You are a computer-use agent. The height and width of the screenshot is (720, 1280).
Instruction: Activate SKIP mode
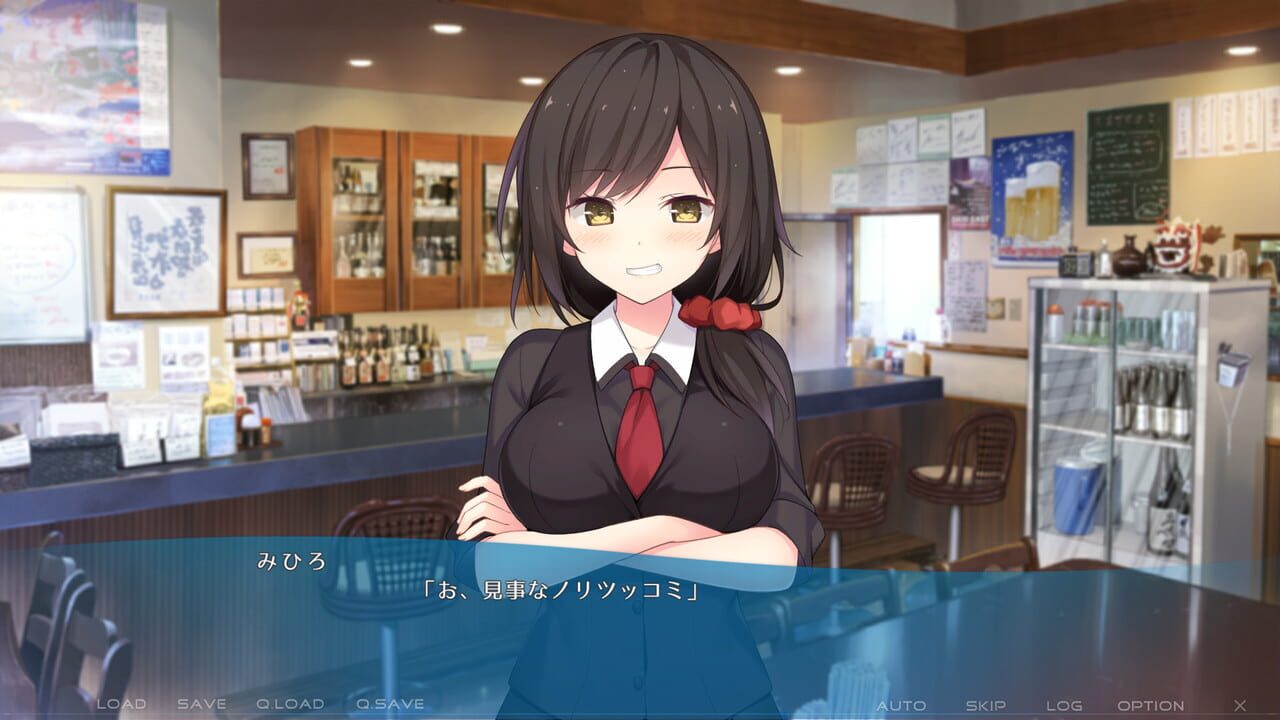point(985,705)
